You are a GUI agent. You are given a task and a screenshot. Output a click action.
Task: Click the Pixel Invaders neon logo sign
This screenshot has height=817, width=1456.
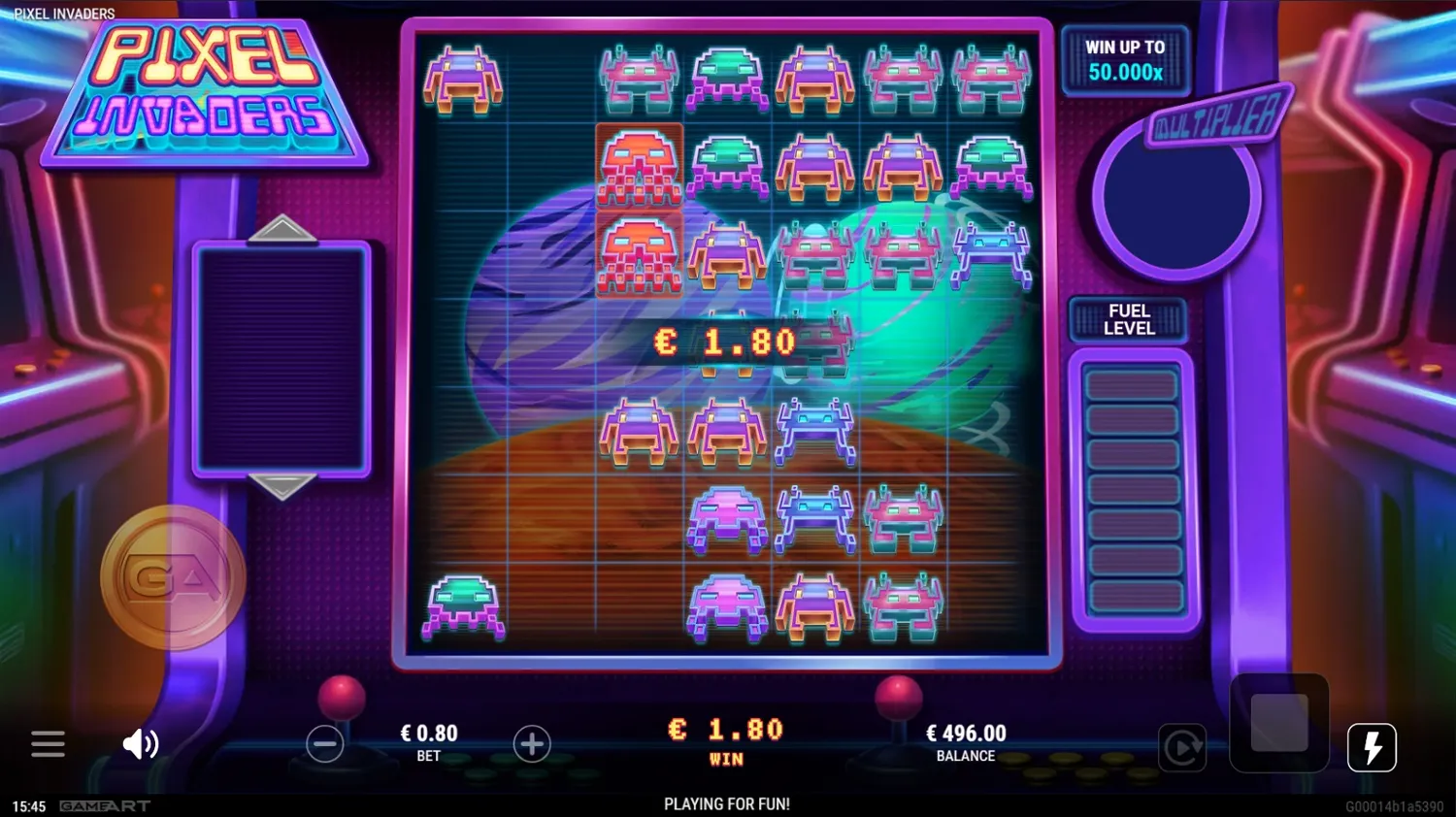click(x=204, y=92)
